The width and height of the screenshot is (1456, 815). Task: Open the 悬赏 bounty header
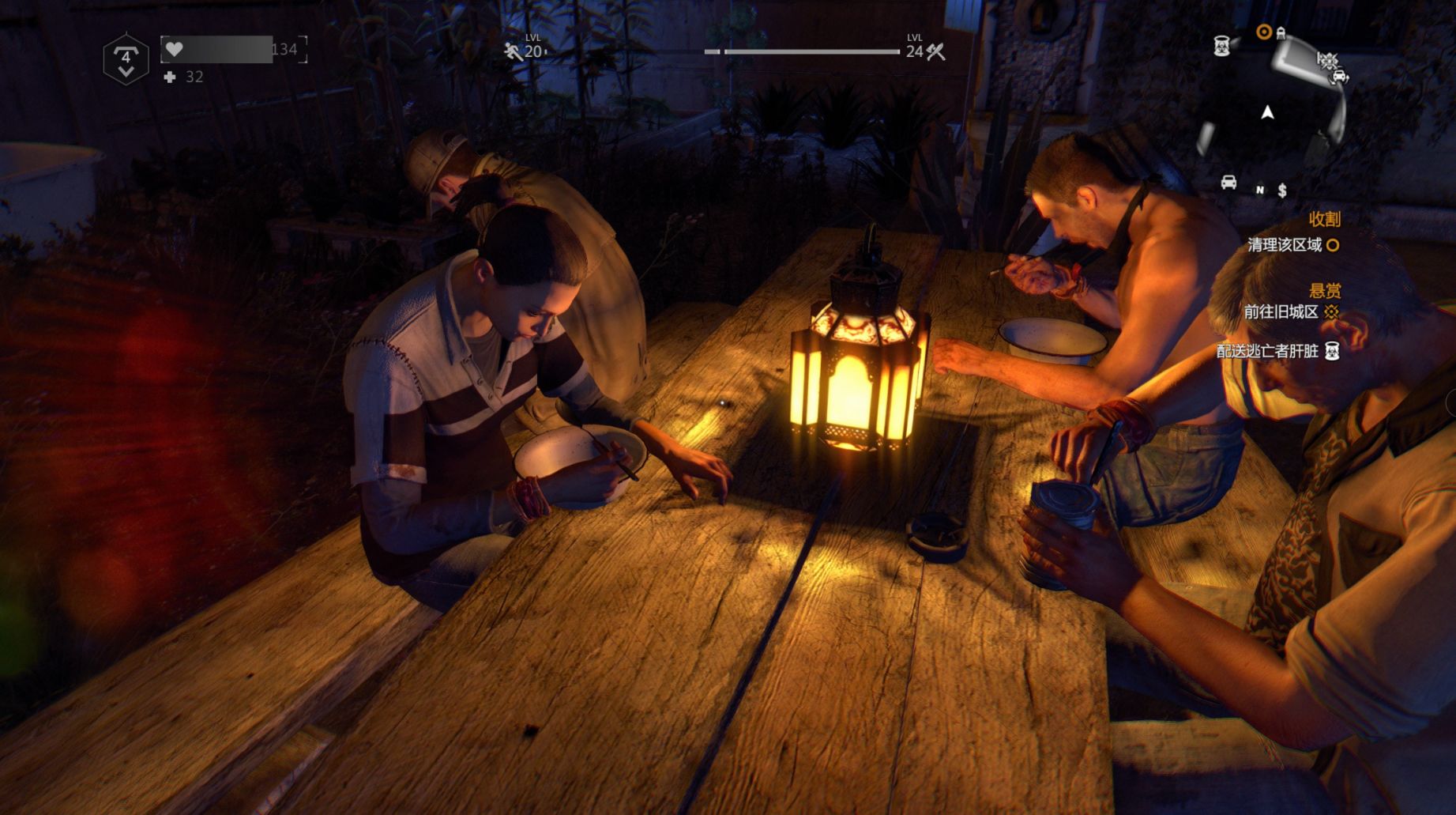pos(1324,290)
